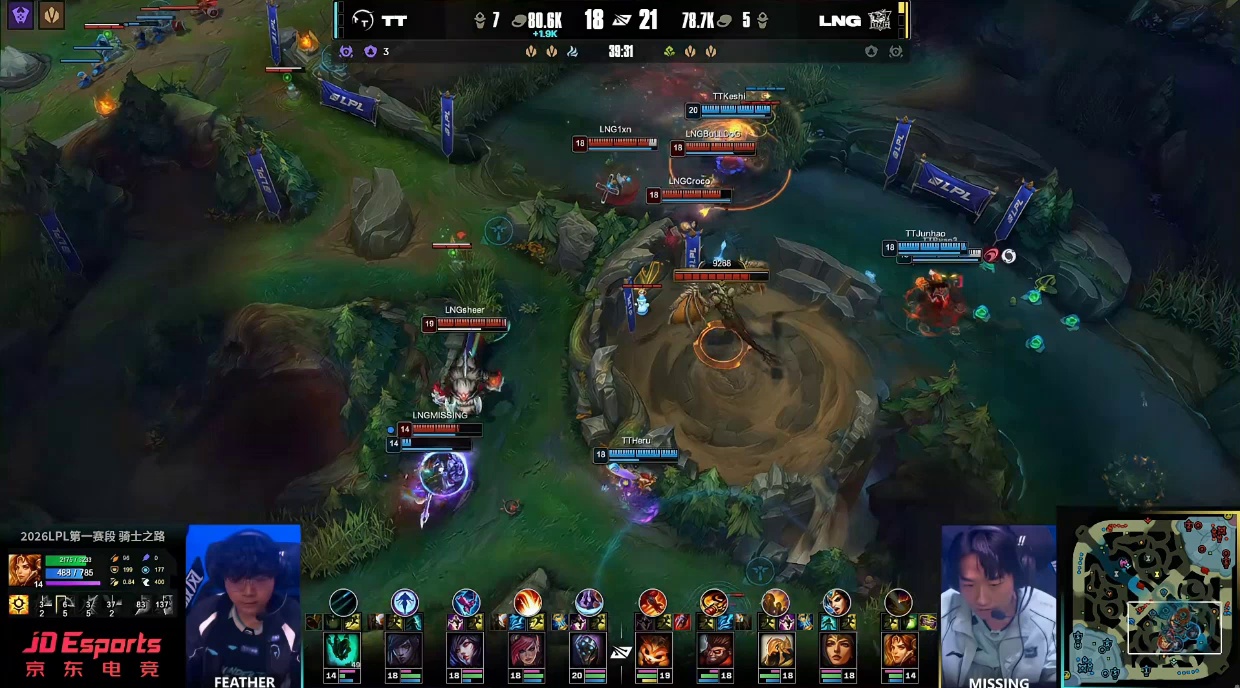
Task: Click the glowing sun ability icon
Action: pos(18,604)
